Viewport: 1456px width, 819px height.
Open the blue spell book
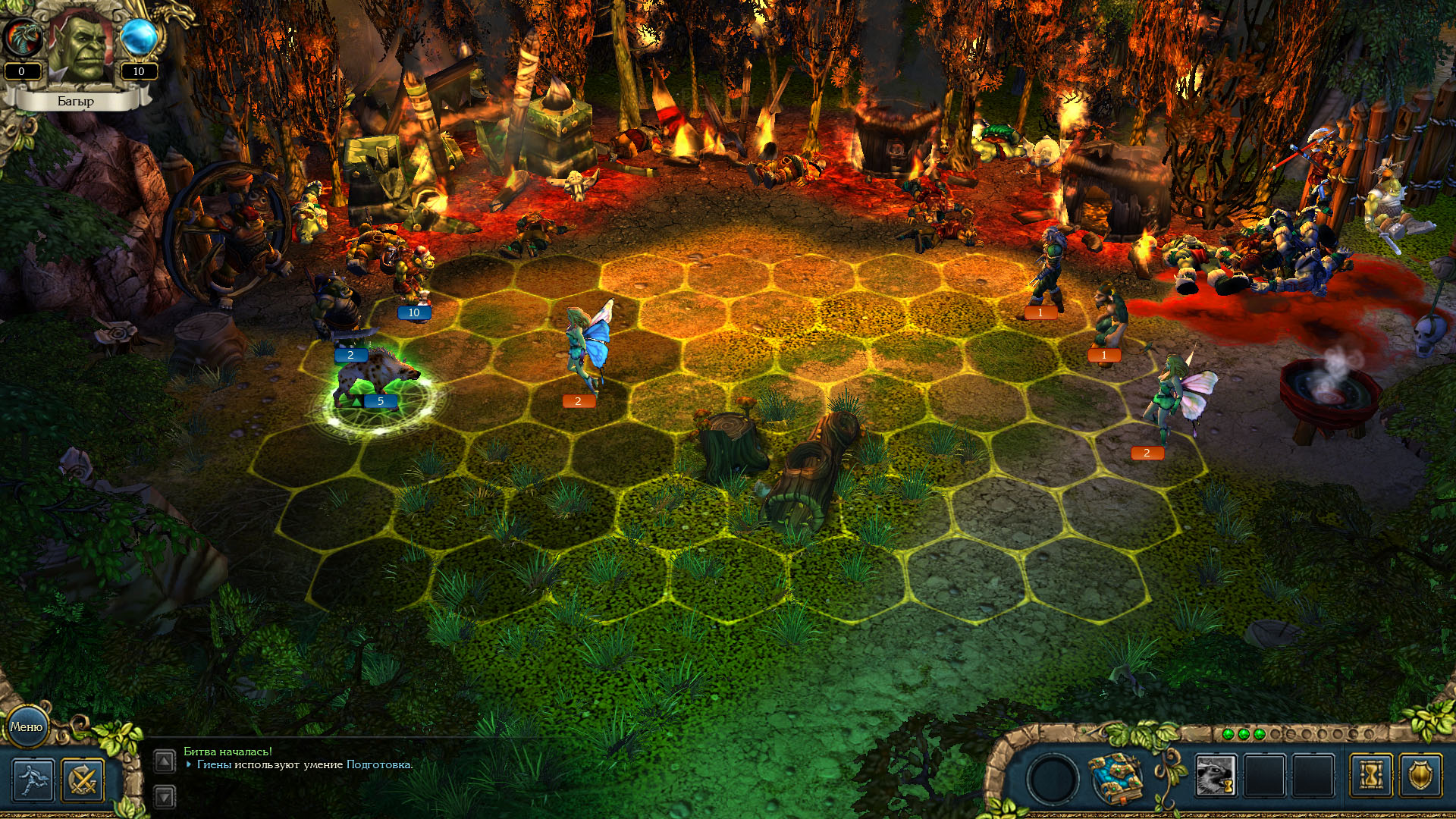[1116, 777]
